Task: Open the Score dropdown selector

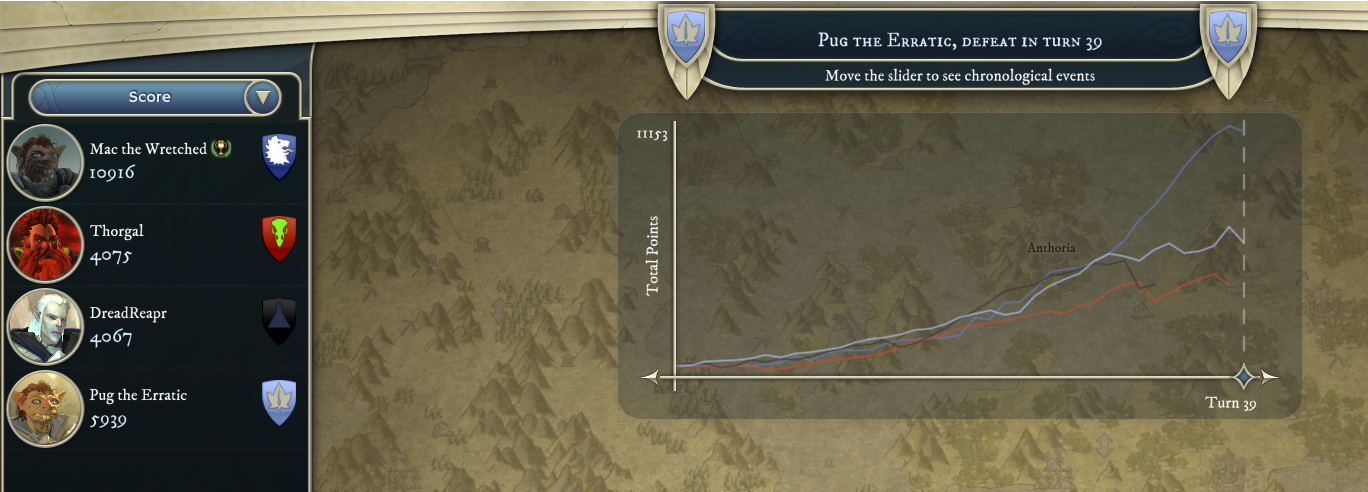Action: [155, 97]
